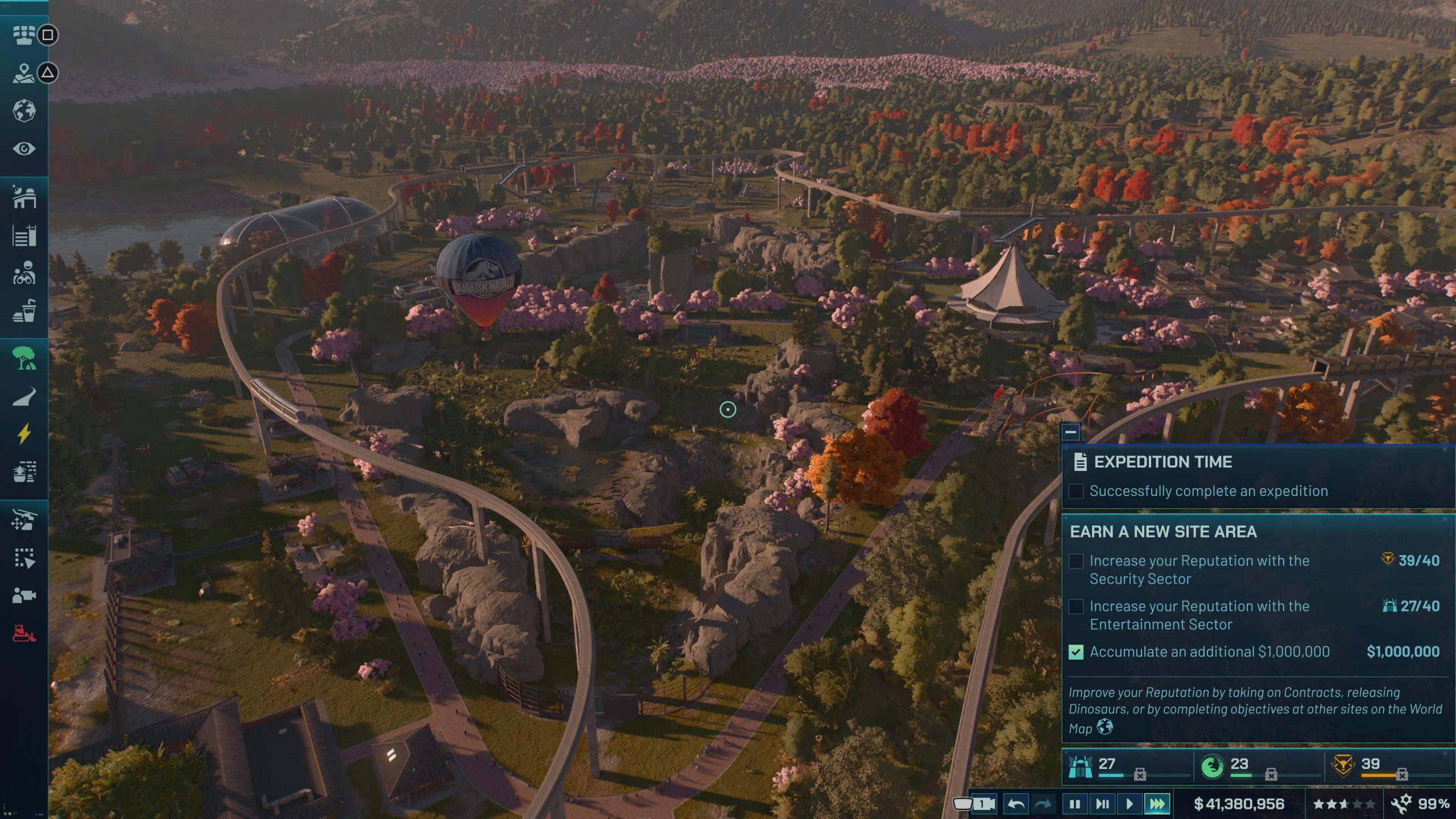This screenshot has width=1456, height=819.
Task: Minimize the objectives panel
Action: (x=1070, y=432)
